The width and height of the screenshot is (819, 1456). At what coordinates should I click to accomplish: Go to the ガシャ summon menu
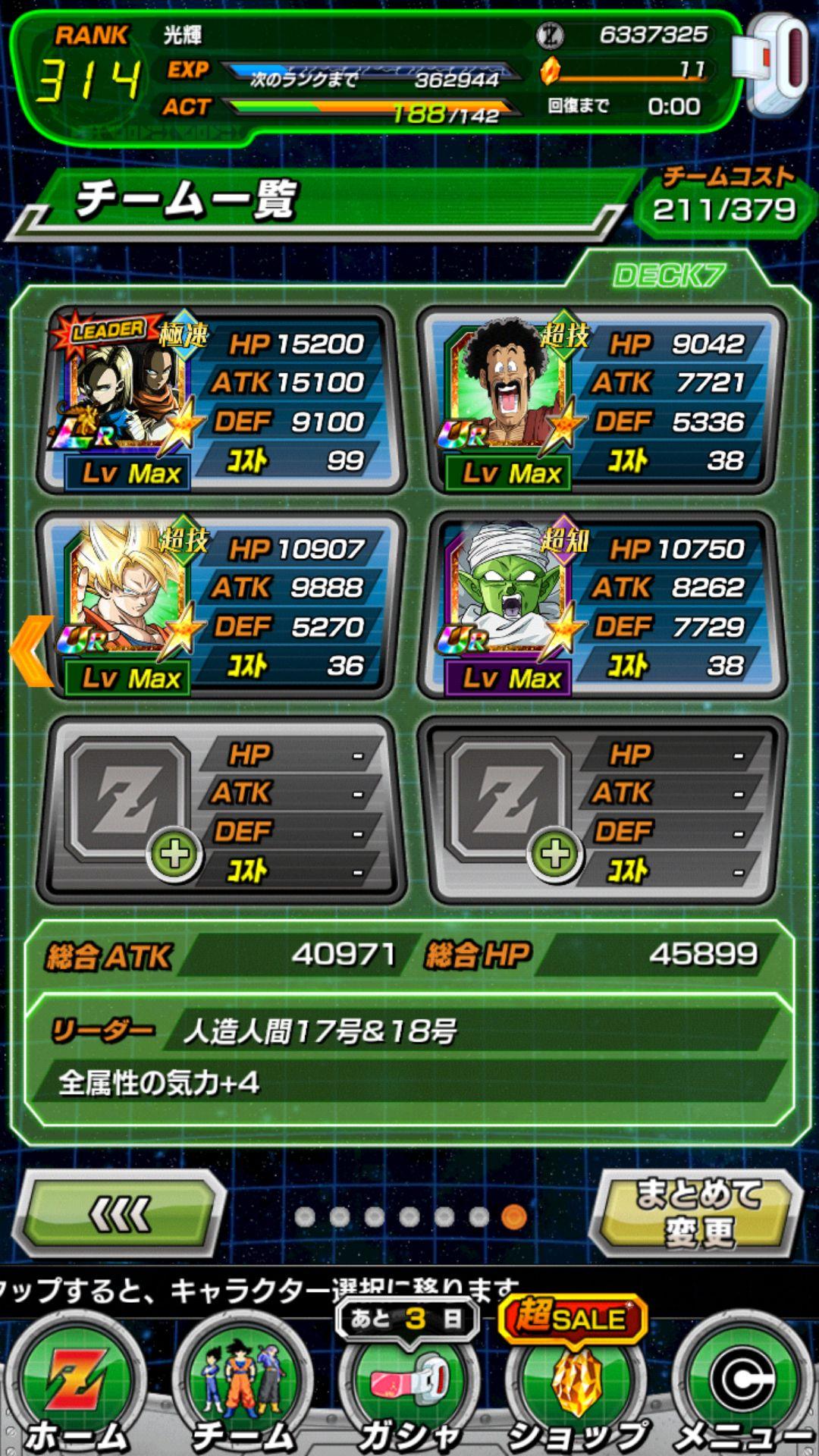pos(409,1388)
